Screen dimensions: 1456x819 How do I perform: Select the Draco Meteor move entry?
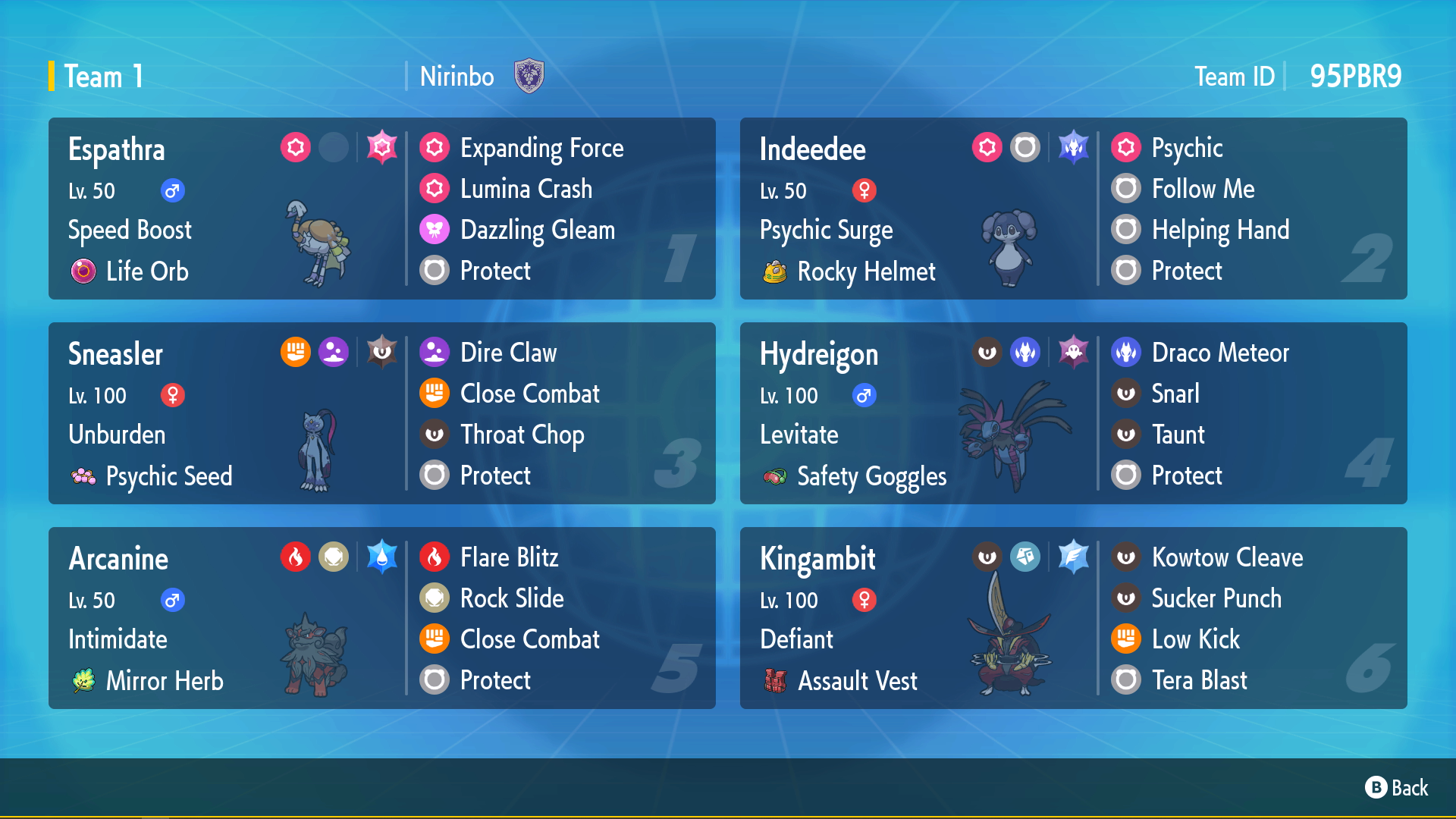point(1219,353)
